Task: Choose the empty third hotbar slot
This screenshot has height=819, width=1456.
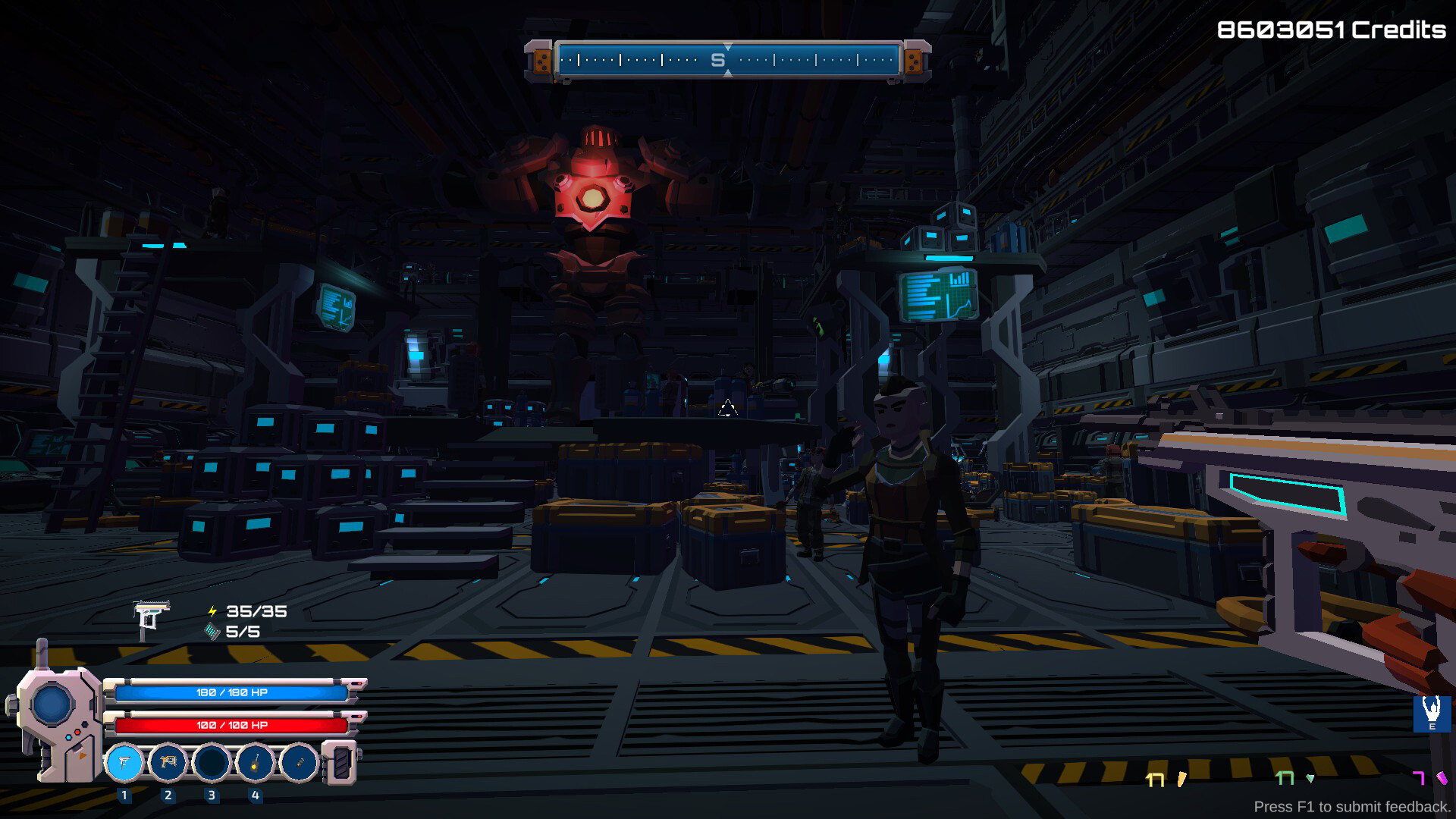Action: click(x=212, y=762)
